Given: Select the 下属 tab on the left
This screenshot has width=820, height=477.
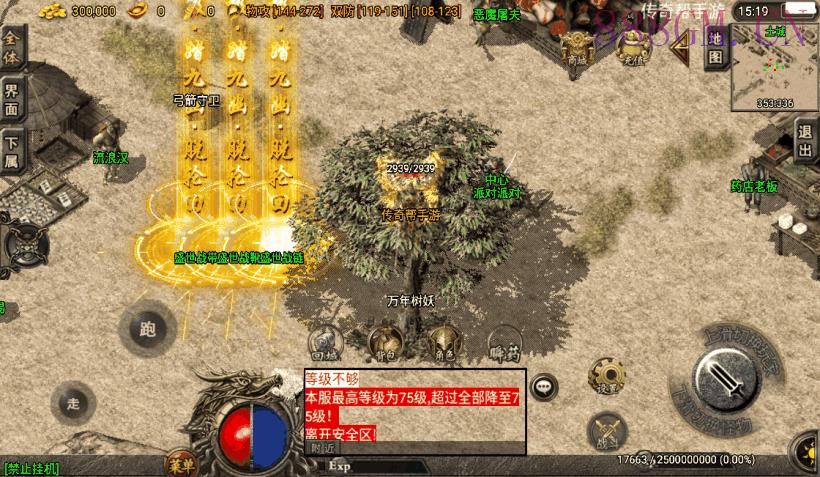Looking at the screenshot, I should pos(12,152).
